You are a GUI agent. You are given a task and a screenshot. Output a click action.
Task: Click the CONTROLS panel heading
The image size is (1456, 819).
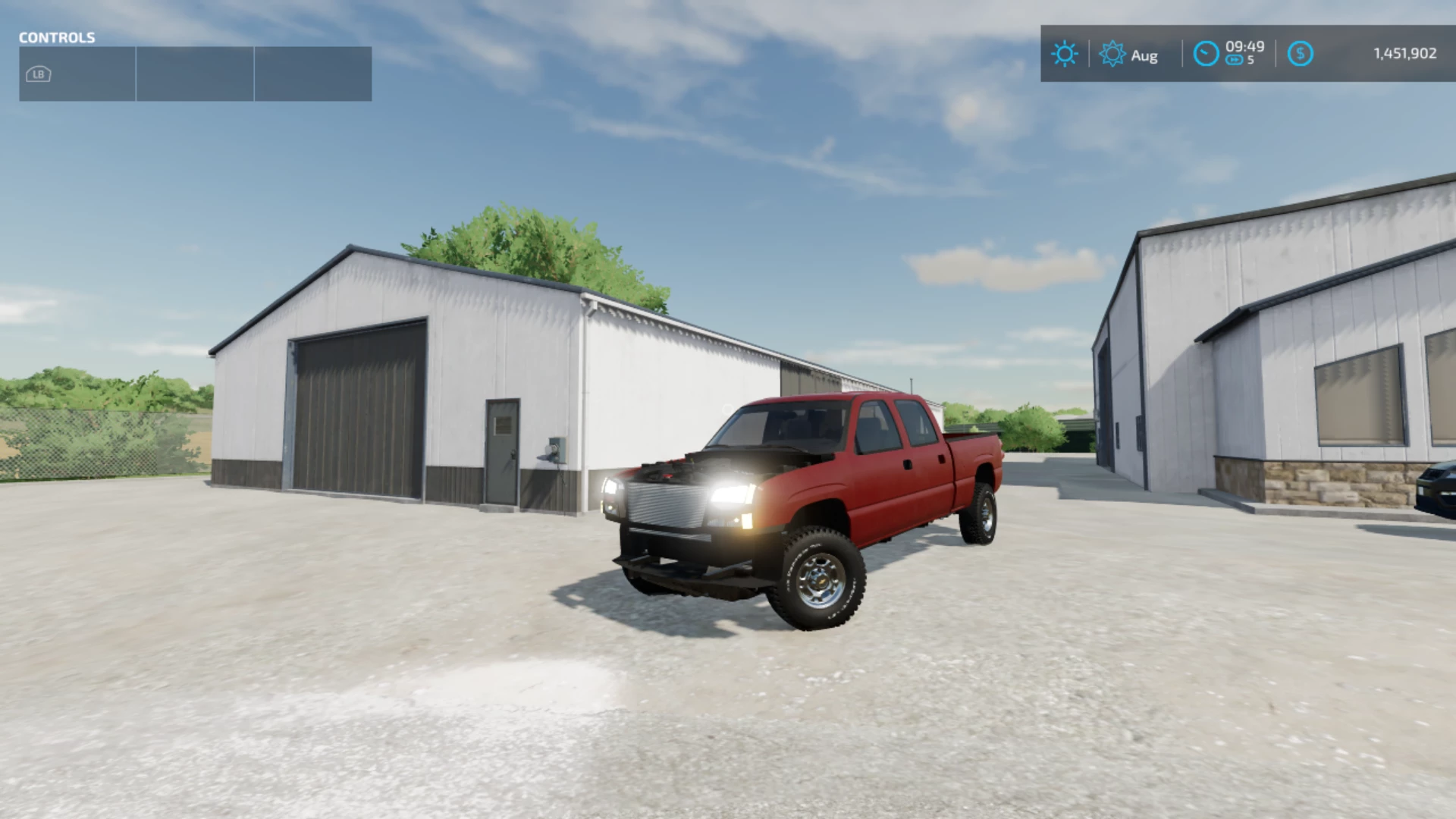[57, 37]
